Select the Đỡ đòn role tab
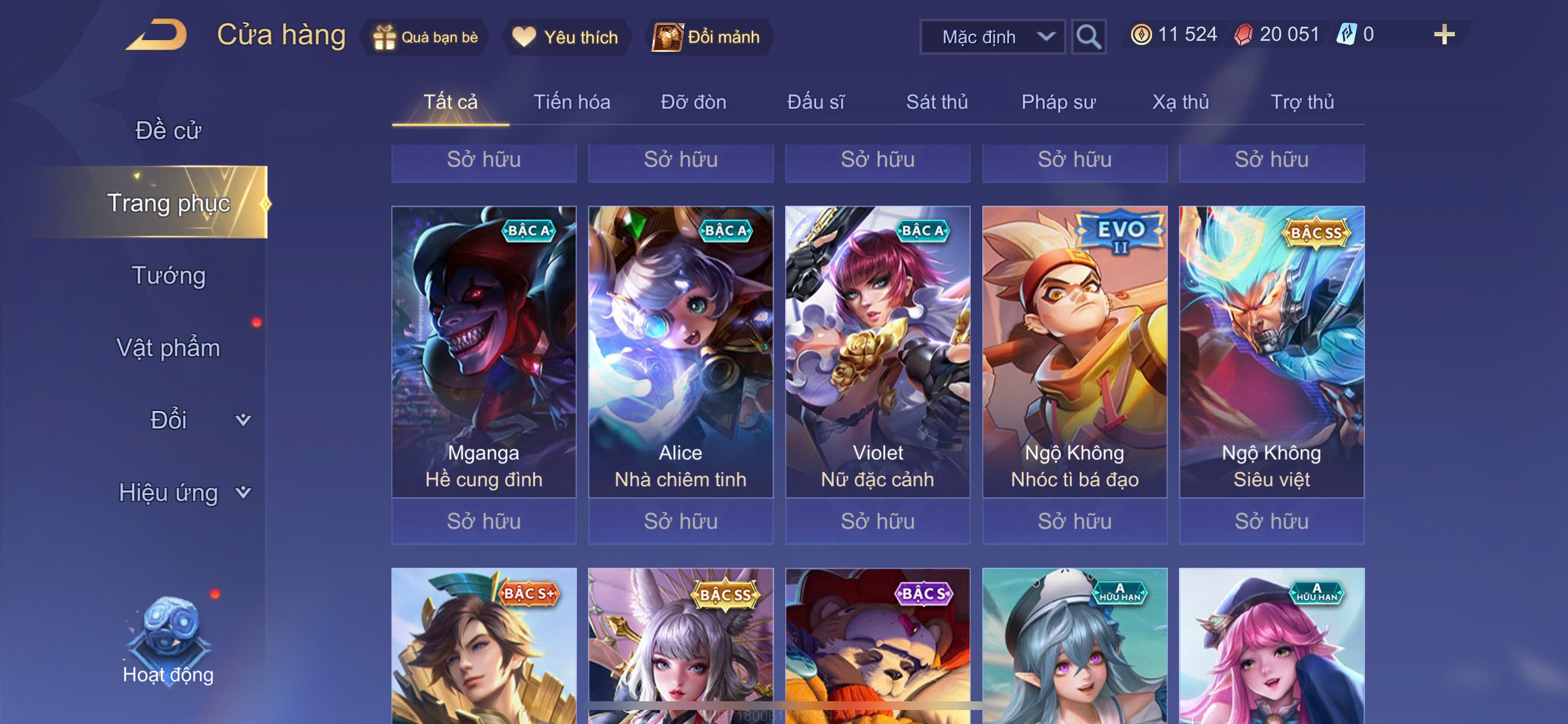The height and width of the screenshot is (724, 1568). click(x=694, y=102)
